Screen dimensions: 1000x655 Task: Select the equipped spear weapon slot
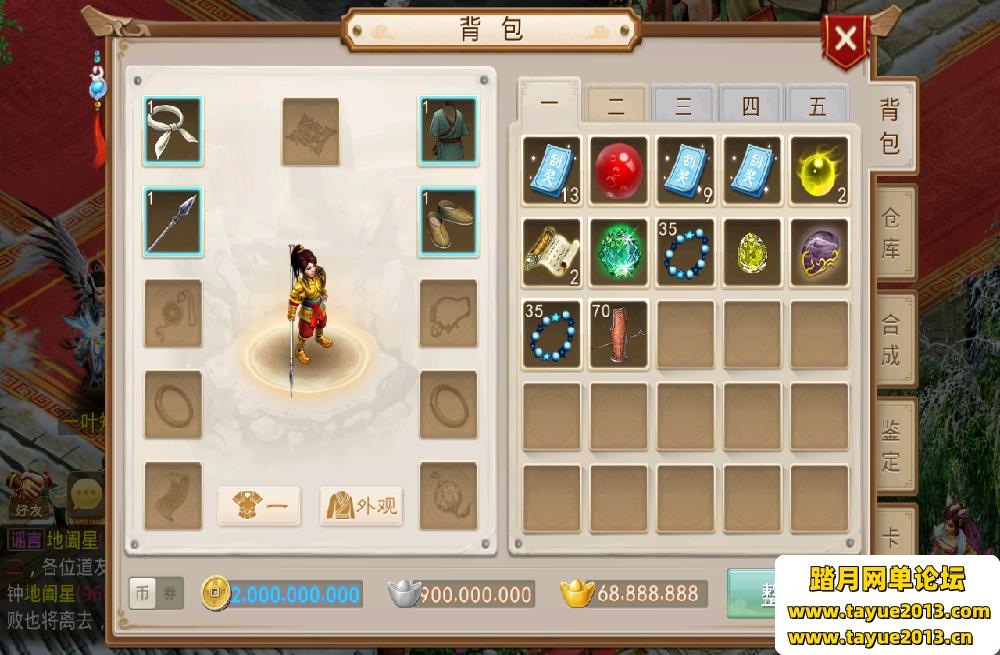[x=172, y=221]
